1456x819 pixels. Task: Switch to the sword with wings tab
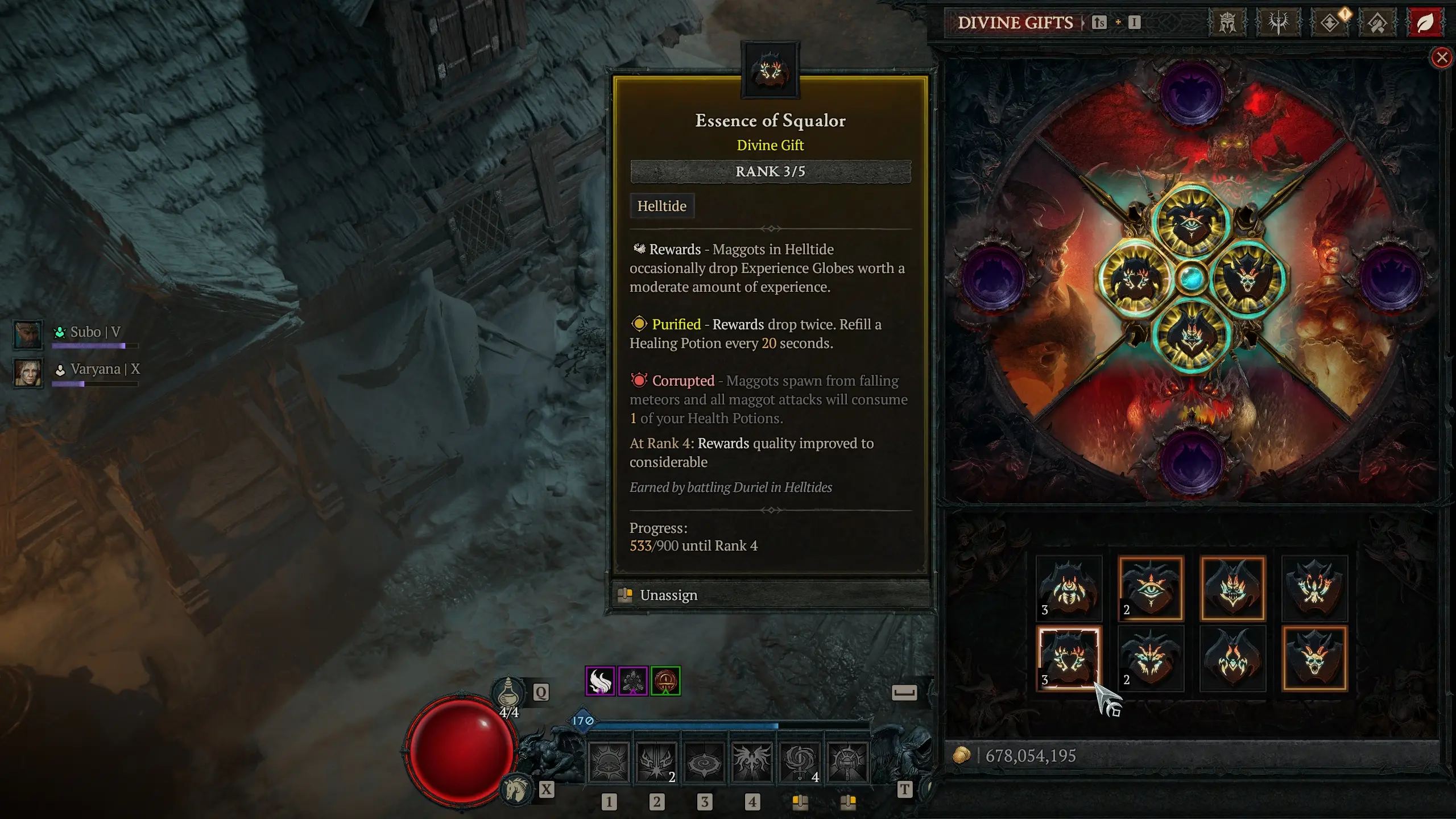tap(1277, 23)
